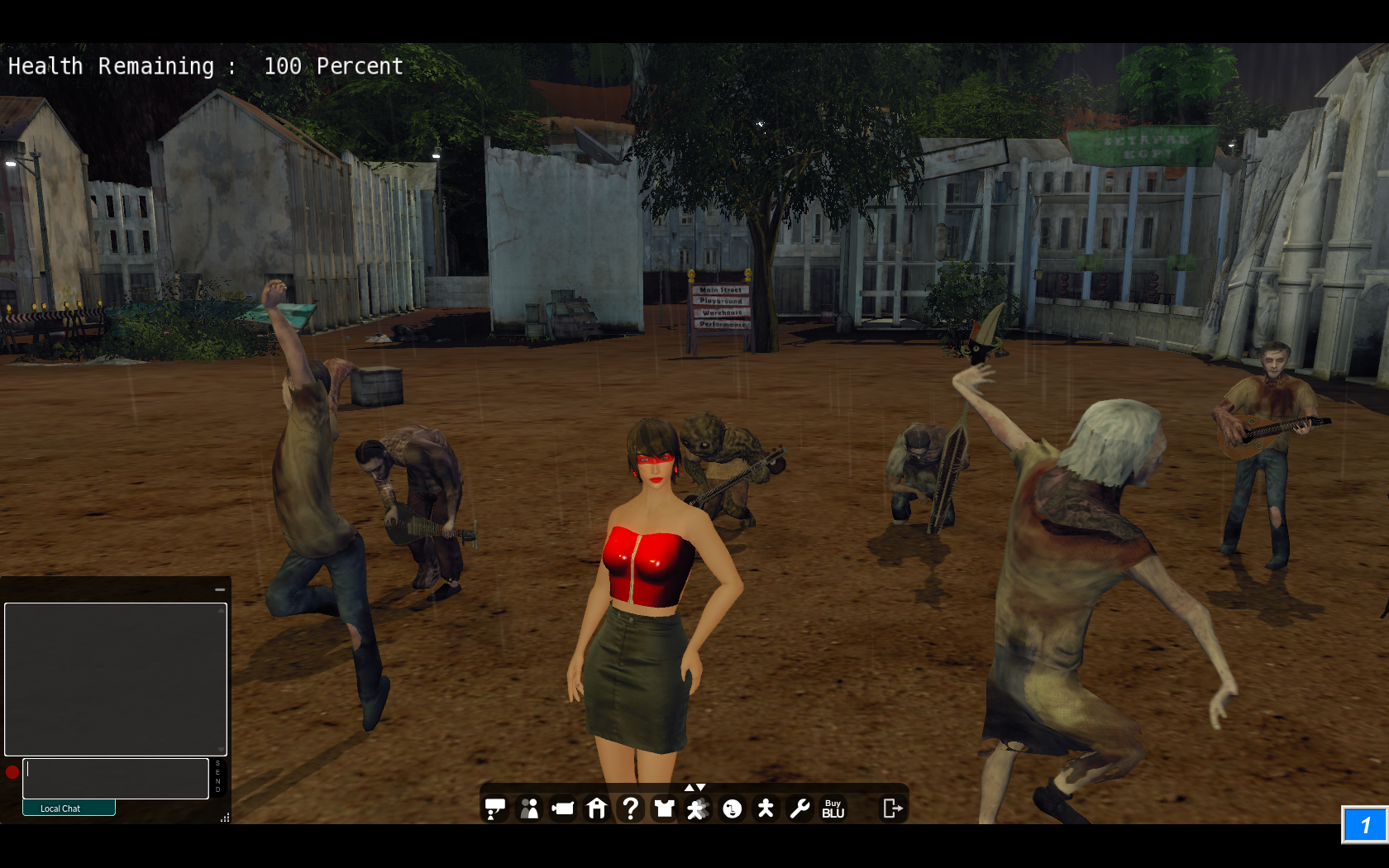The height and width of the screenshot is (868, 1389).
Task: Click the video camera toolbar icon
Action: tap(563, 808)
